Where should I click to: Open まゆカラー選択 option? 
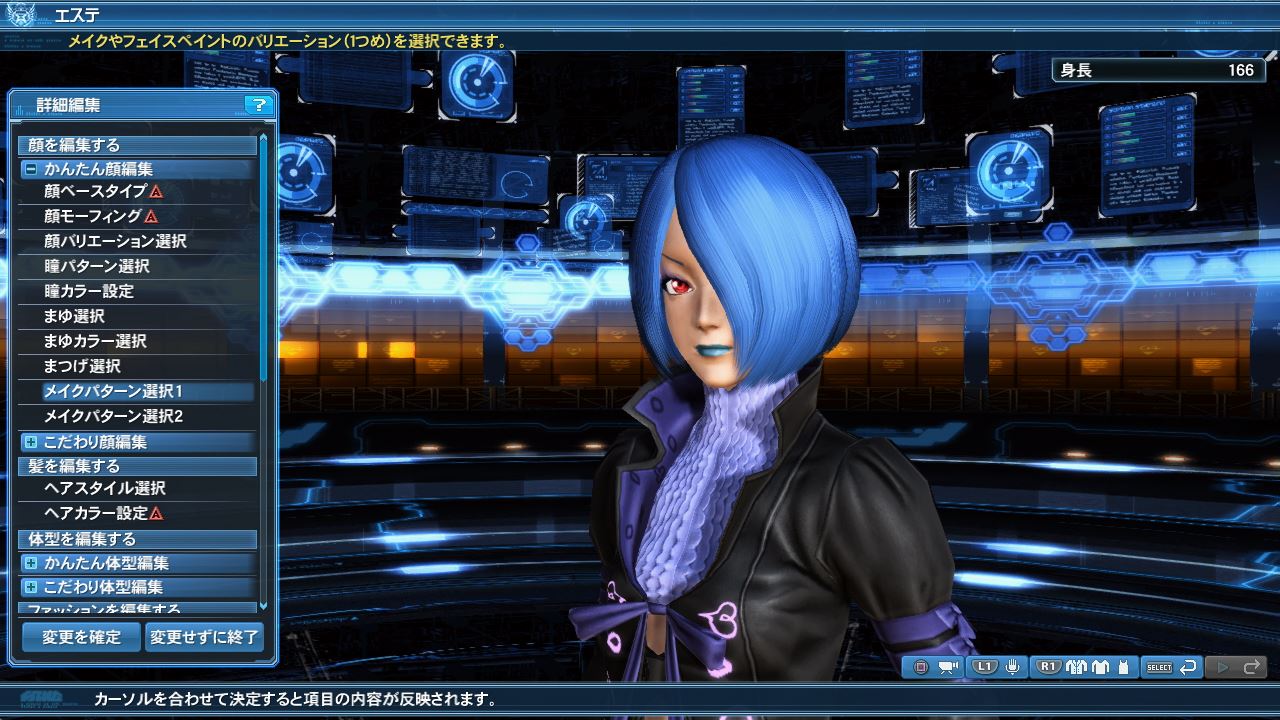pos(95,341)
